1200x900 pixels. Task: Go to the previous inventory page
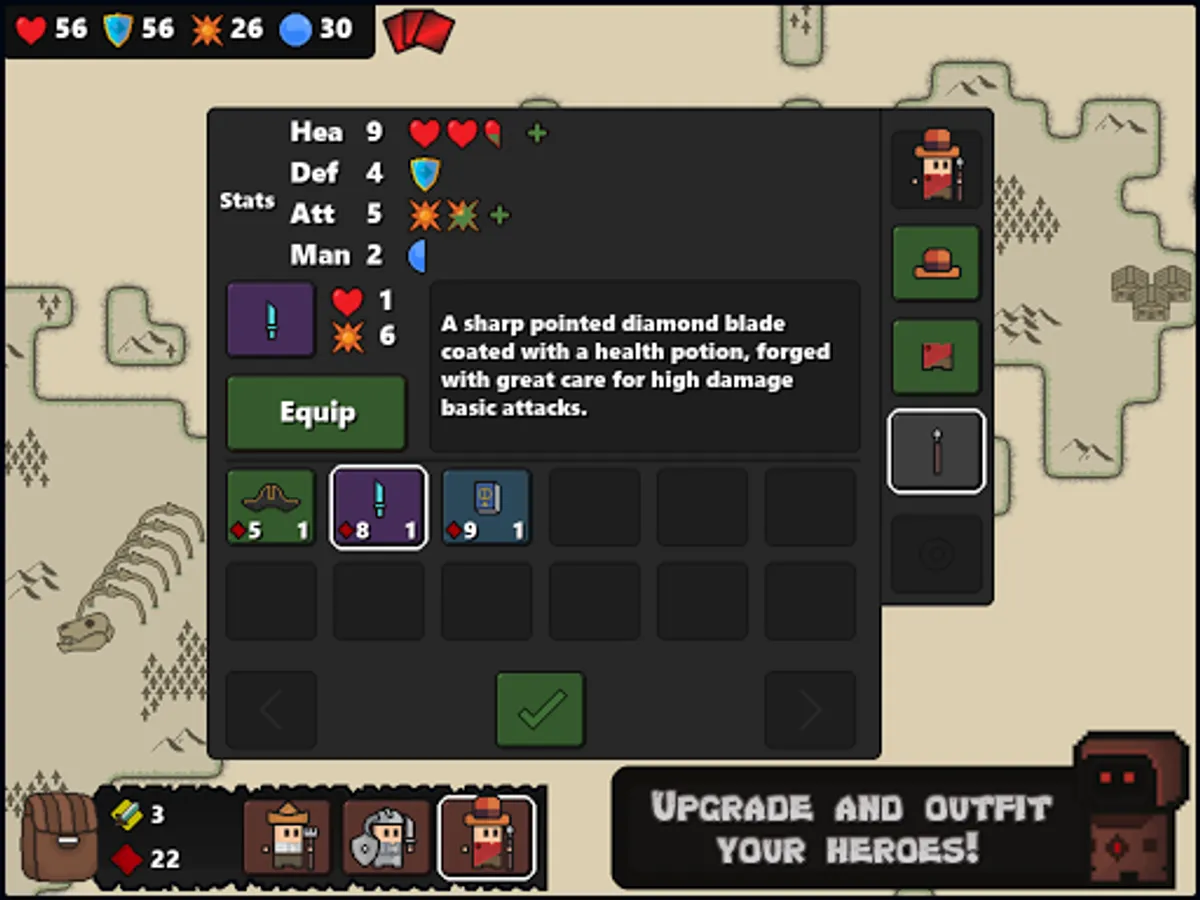coord(271,709)
